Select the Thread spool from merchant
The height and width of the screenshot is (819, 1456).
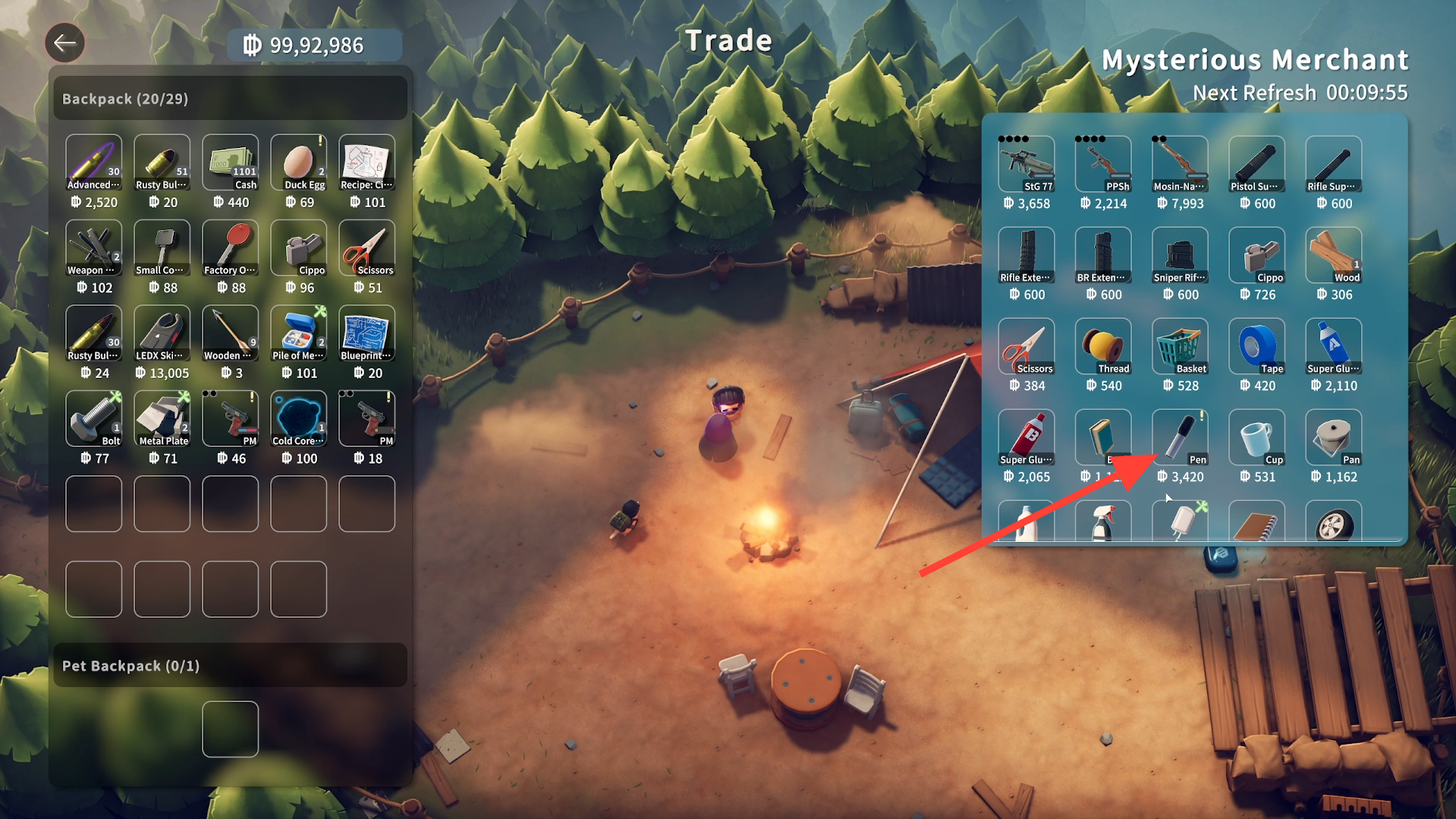coord(1102,347)
